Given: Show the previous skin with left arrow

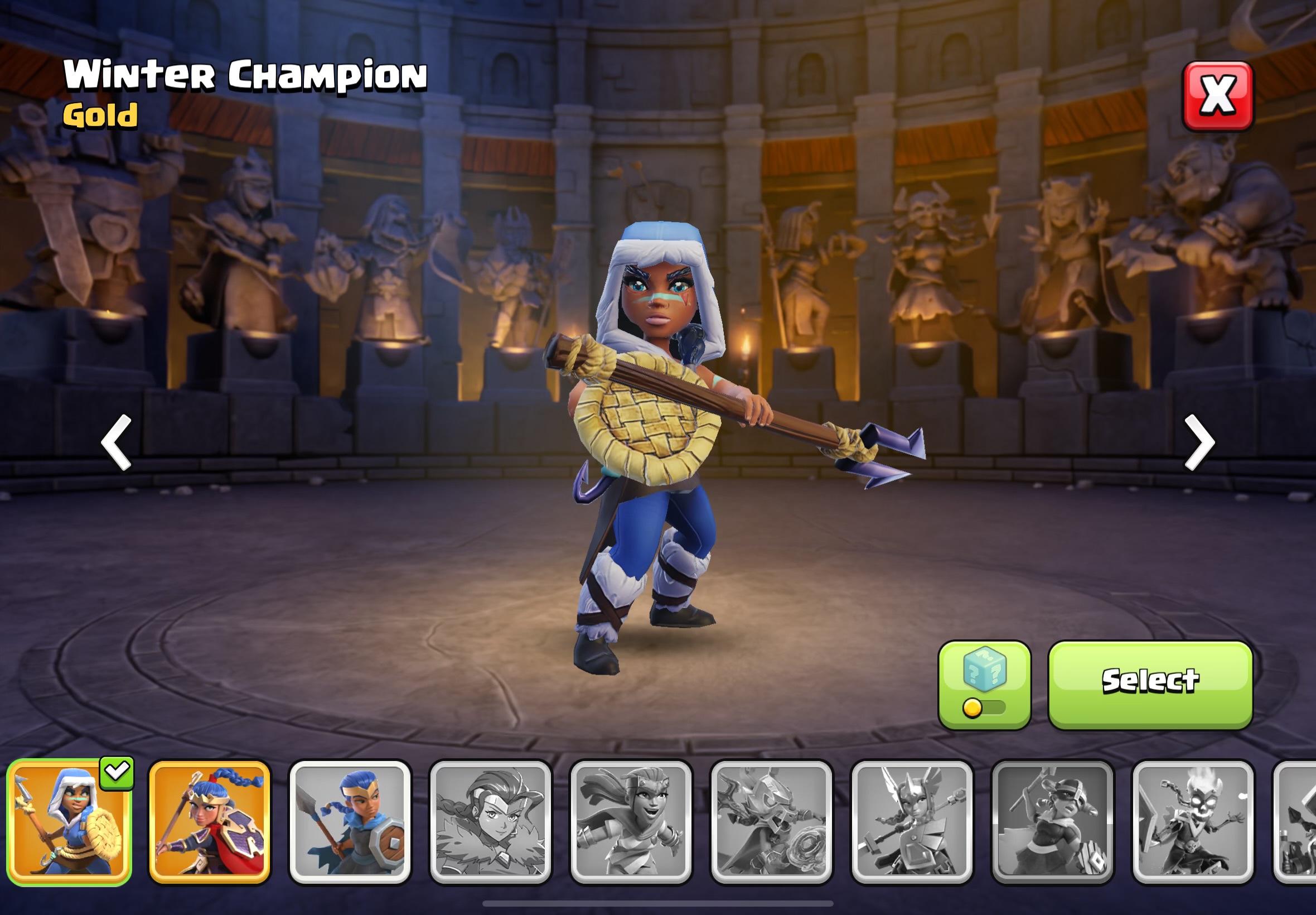Looking at the screenshot, I should point(117,442).
